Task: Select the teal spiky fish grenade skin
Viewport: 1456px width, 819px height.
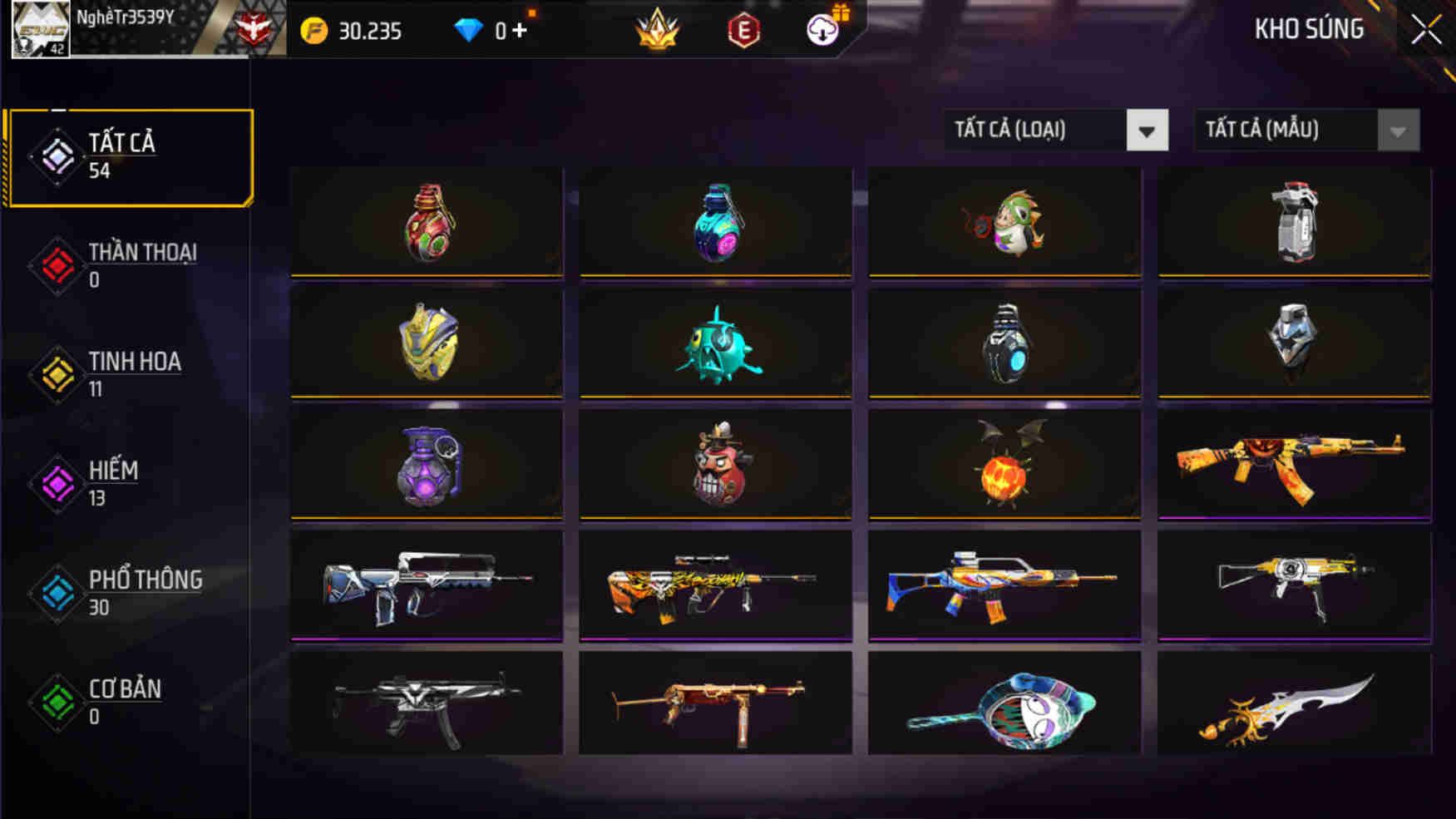Action: point(716,344)
